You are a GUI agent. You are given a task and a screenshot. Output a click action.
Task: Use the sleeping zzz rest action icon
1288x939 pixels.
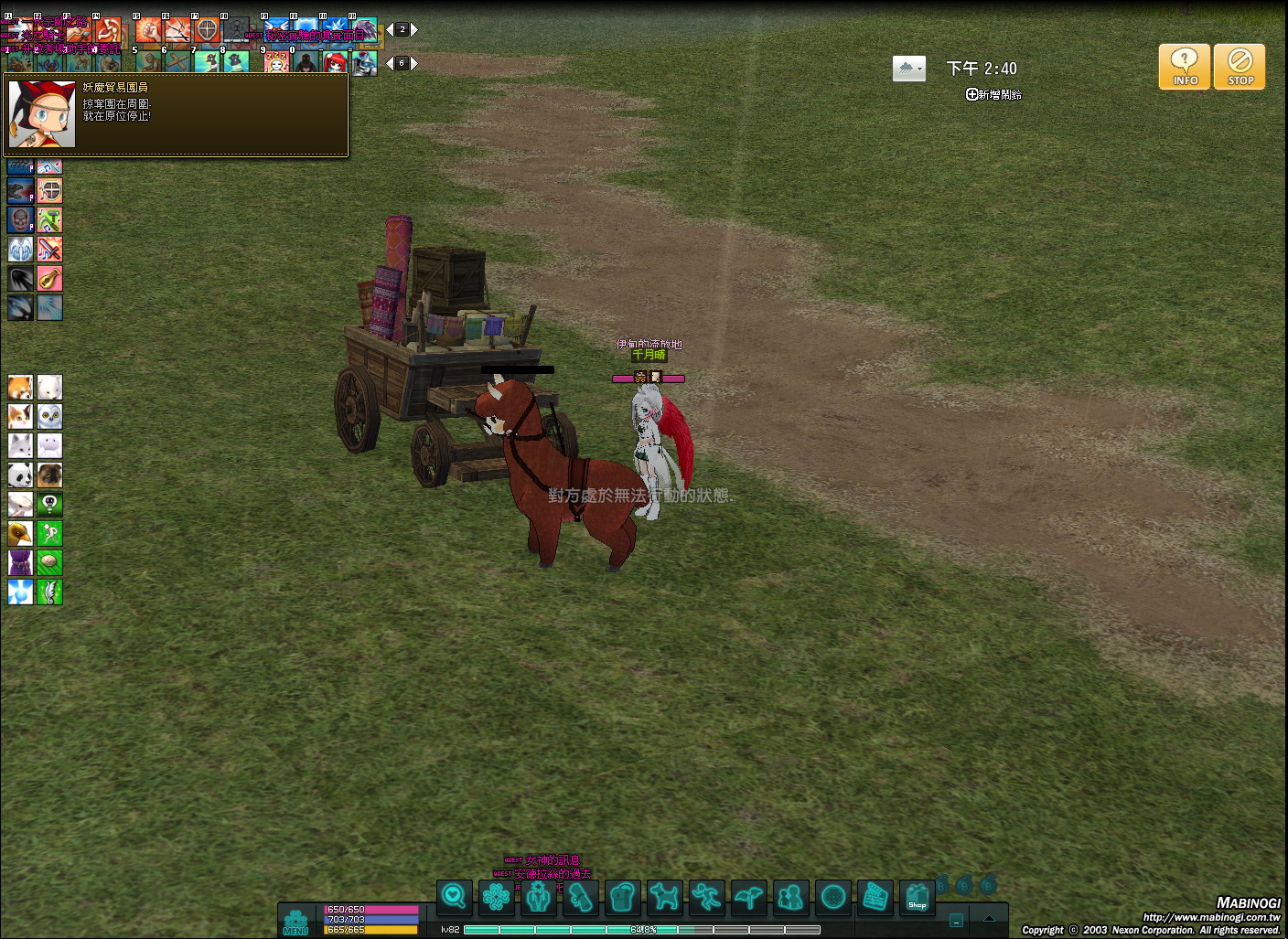[276, 62]
